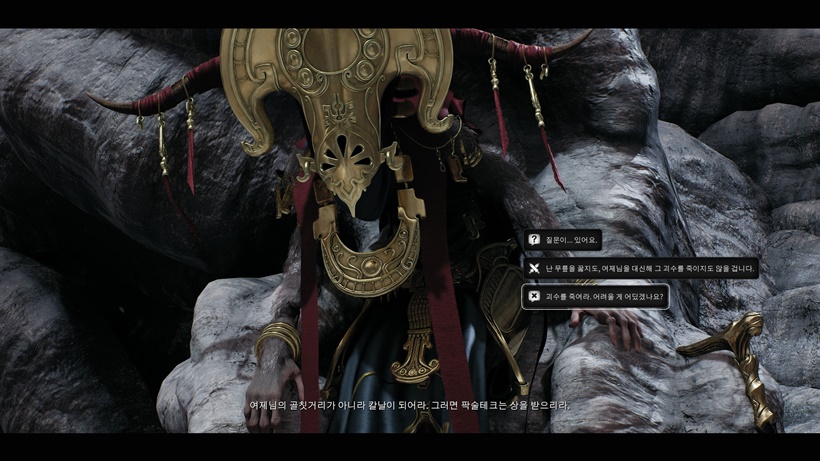Choose the reply "질문이... 있어요."

[563, 240]
